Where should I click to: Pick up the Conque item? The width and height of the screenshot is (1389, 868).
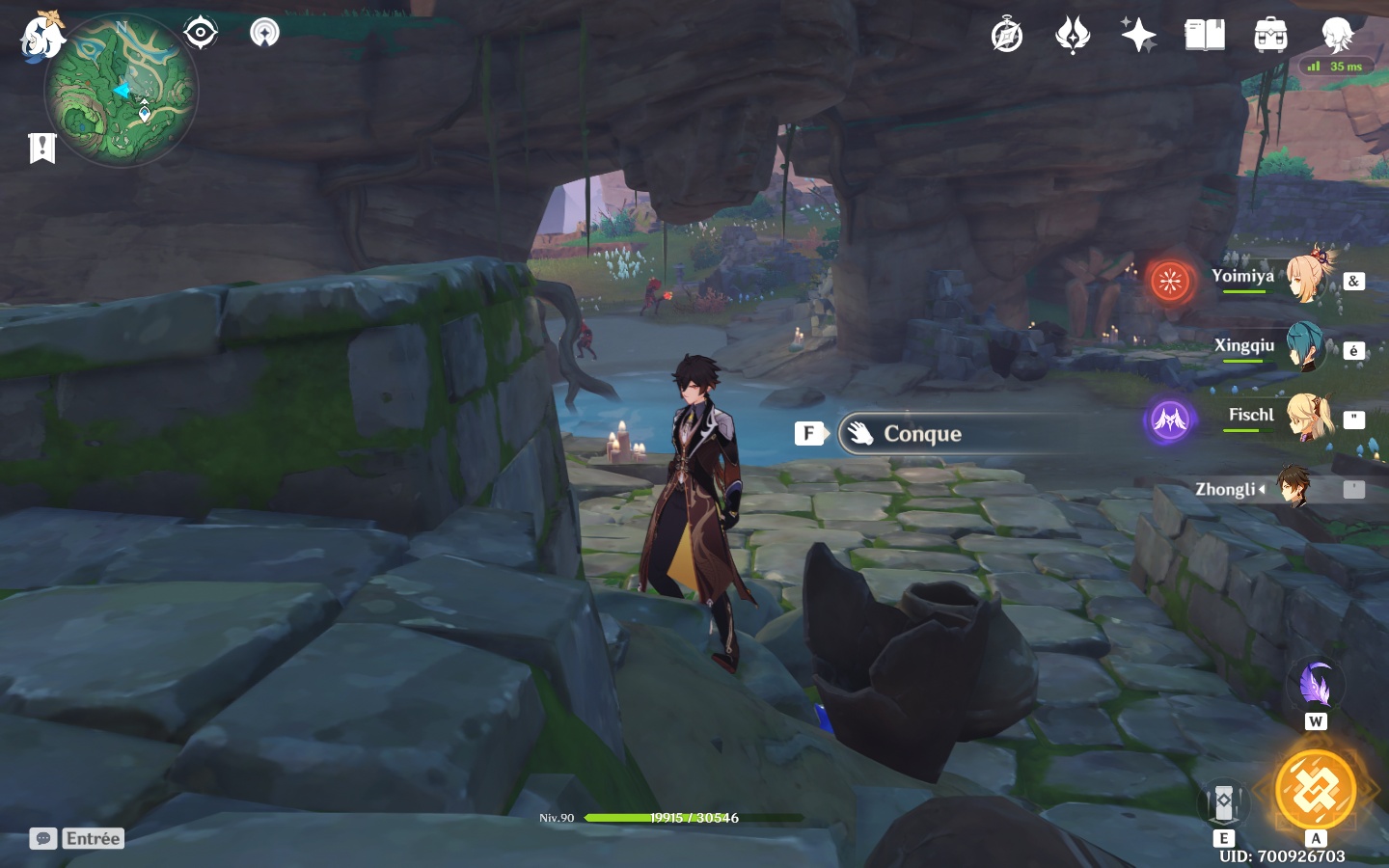[x=921, y=434]
